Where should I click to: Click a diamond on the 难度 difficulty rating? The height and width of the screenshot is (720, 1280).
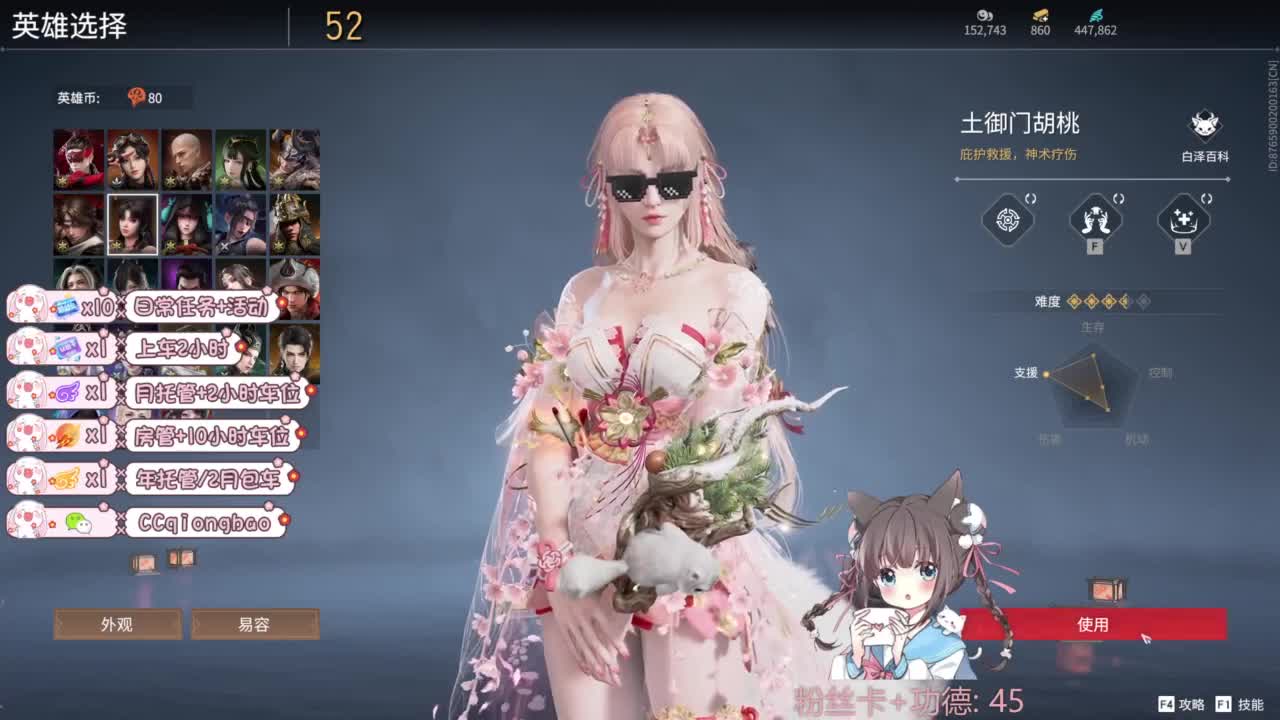pyautogui.click(x=1075, y=302)
